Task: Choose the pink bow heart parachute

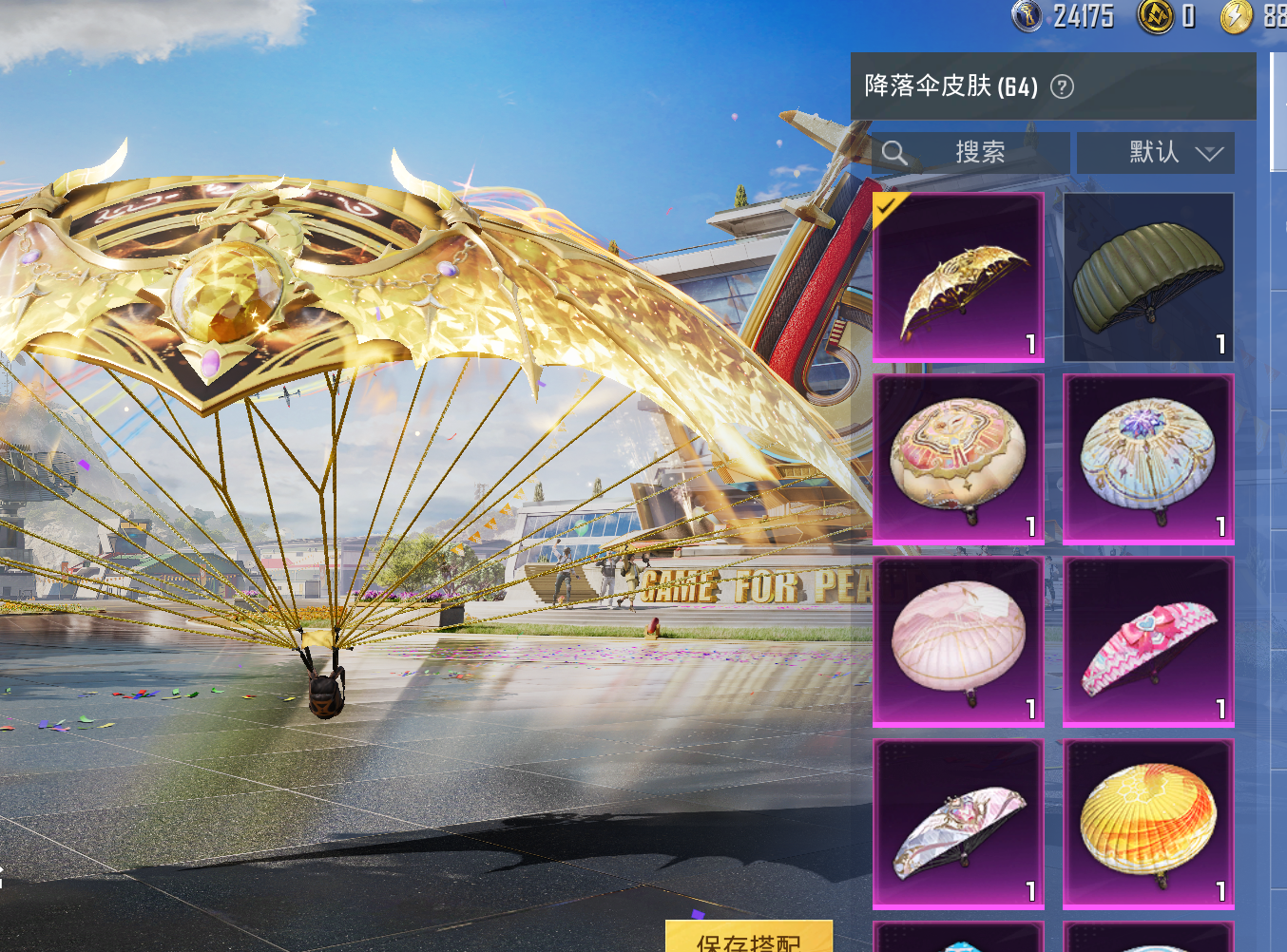Action: (x=1148, y=641)
